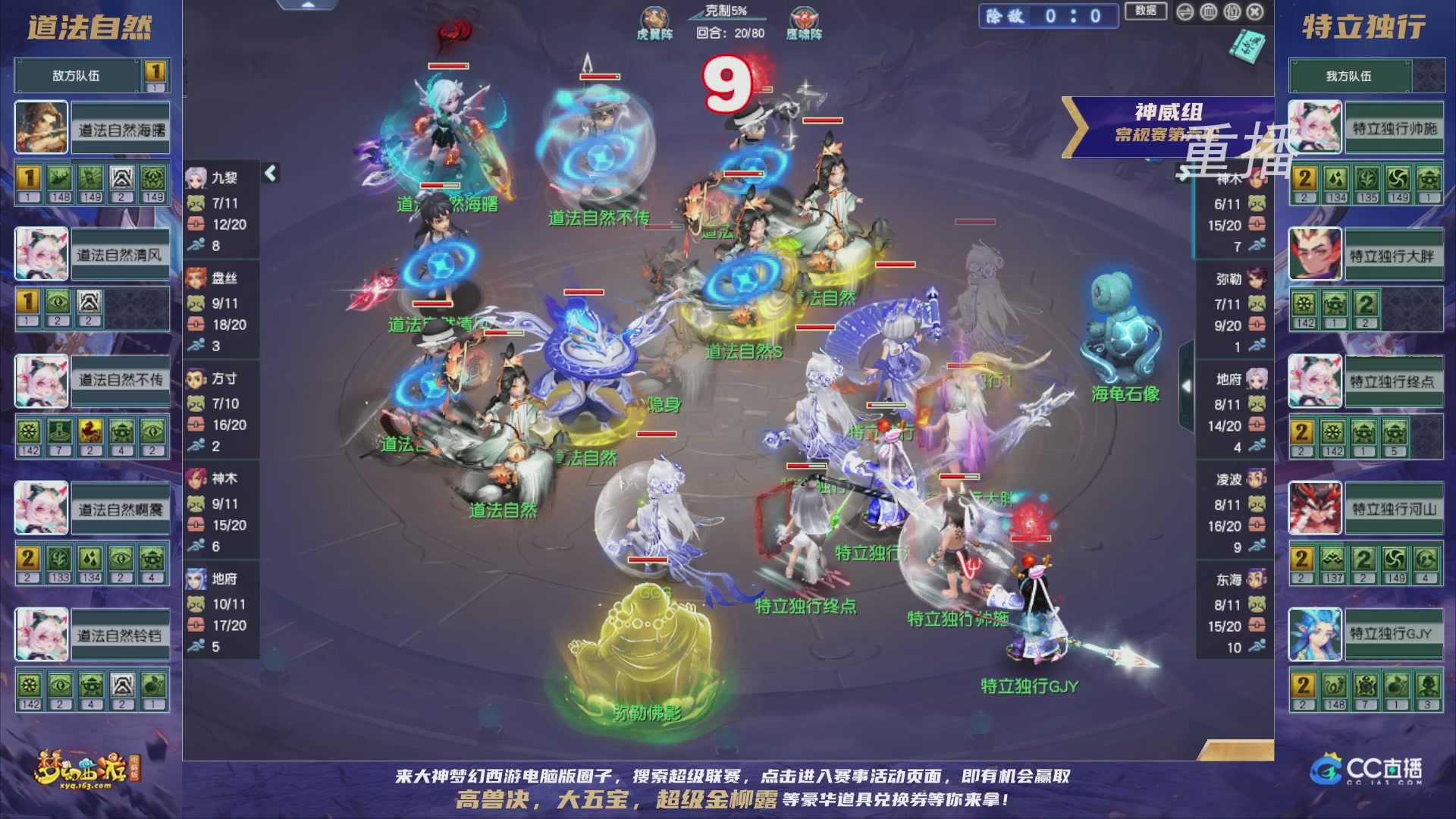Toggle the eye-shaped buff under 道法自然清风
The image size is (1456, 819).
(x=57, y=301)
